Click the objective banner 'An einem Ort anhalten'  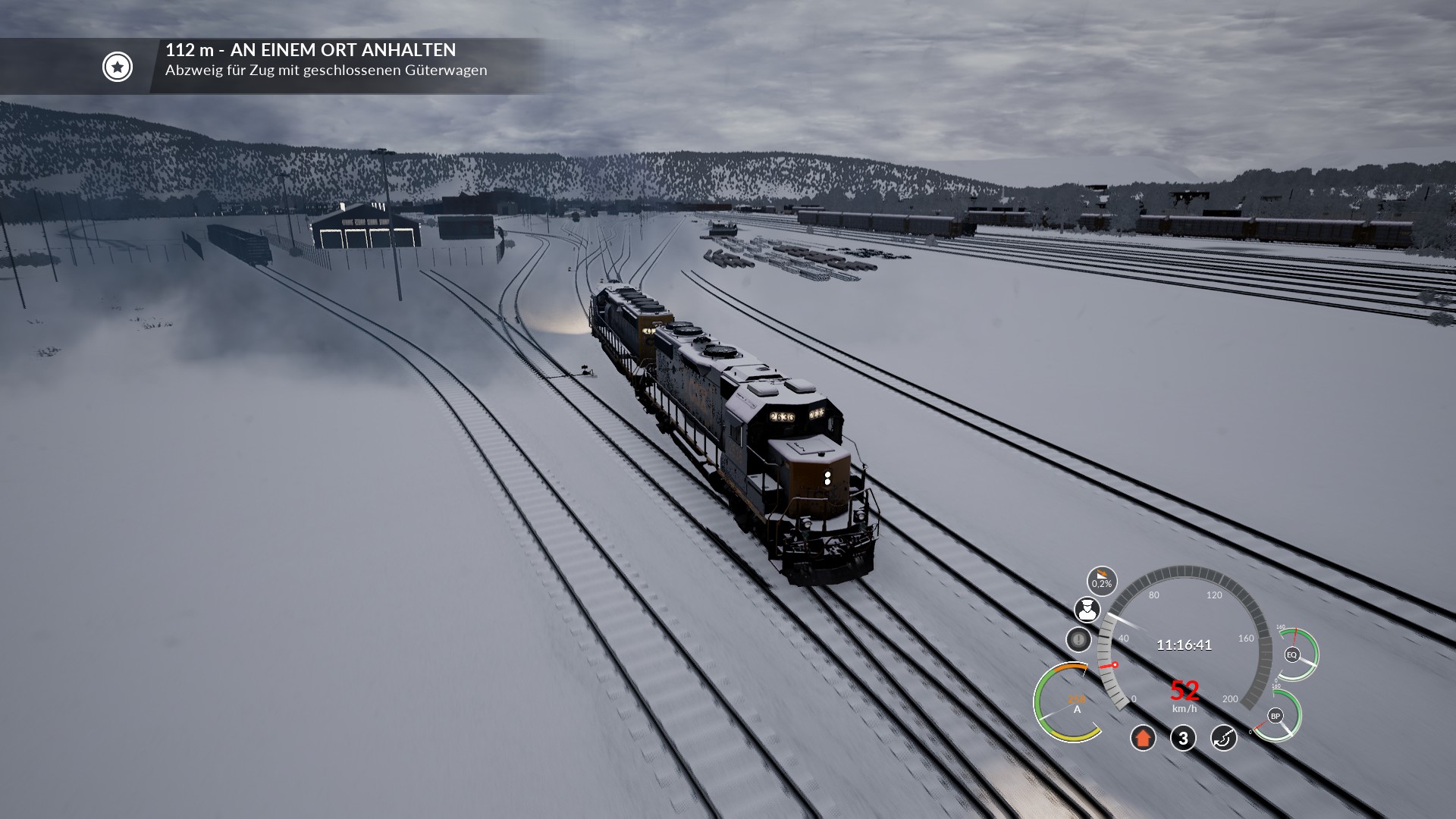[311, 50]
